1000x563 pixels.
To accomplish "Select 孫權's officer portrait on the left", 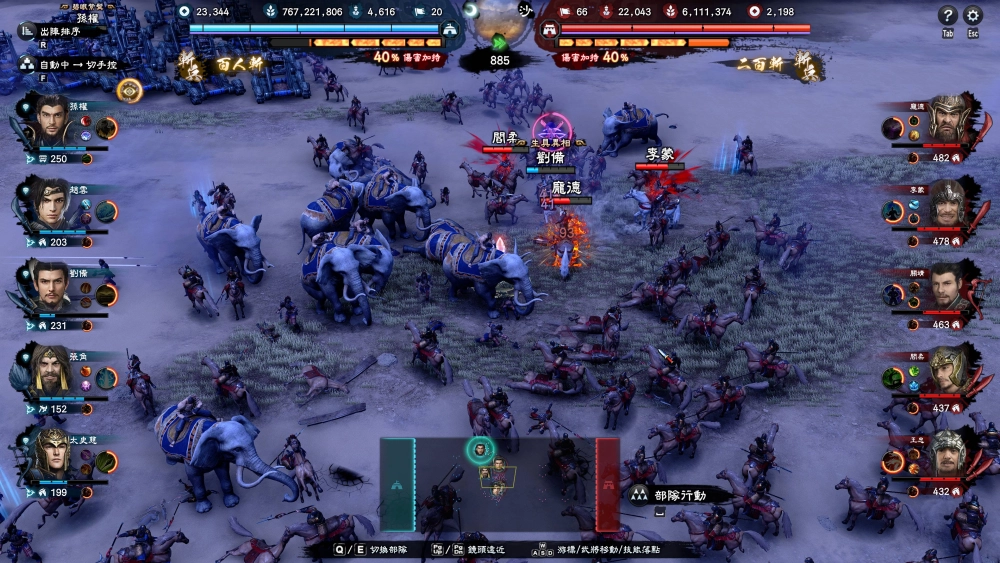I will click(x=48, y=120).
